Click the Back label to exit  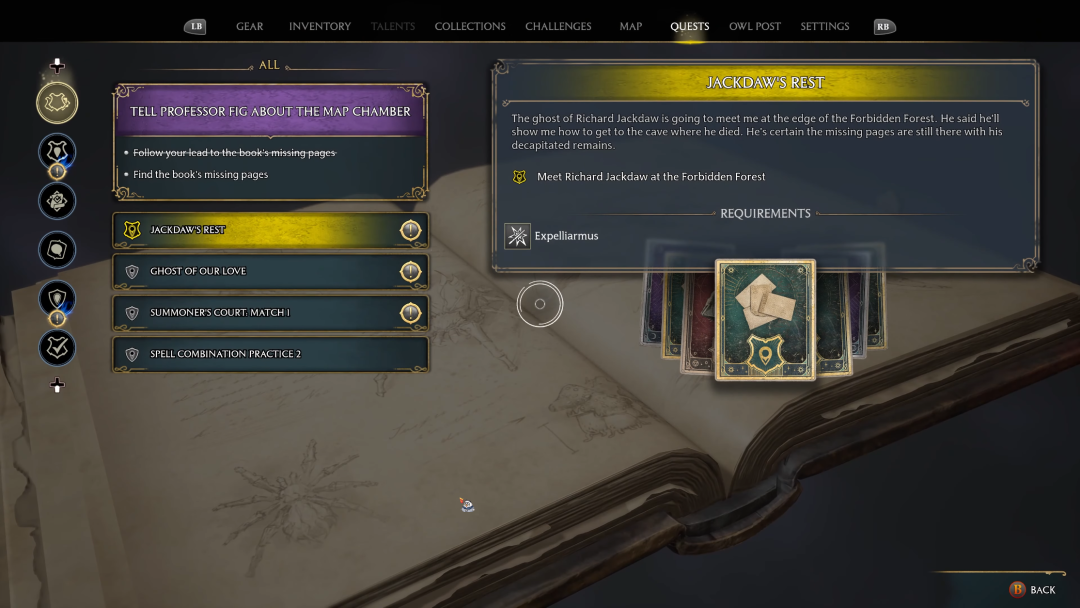pos(1042,590)
